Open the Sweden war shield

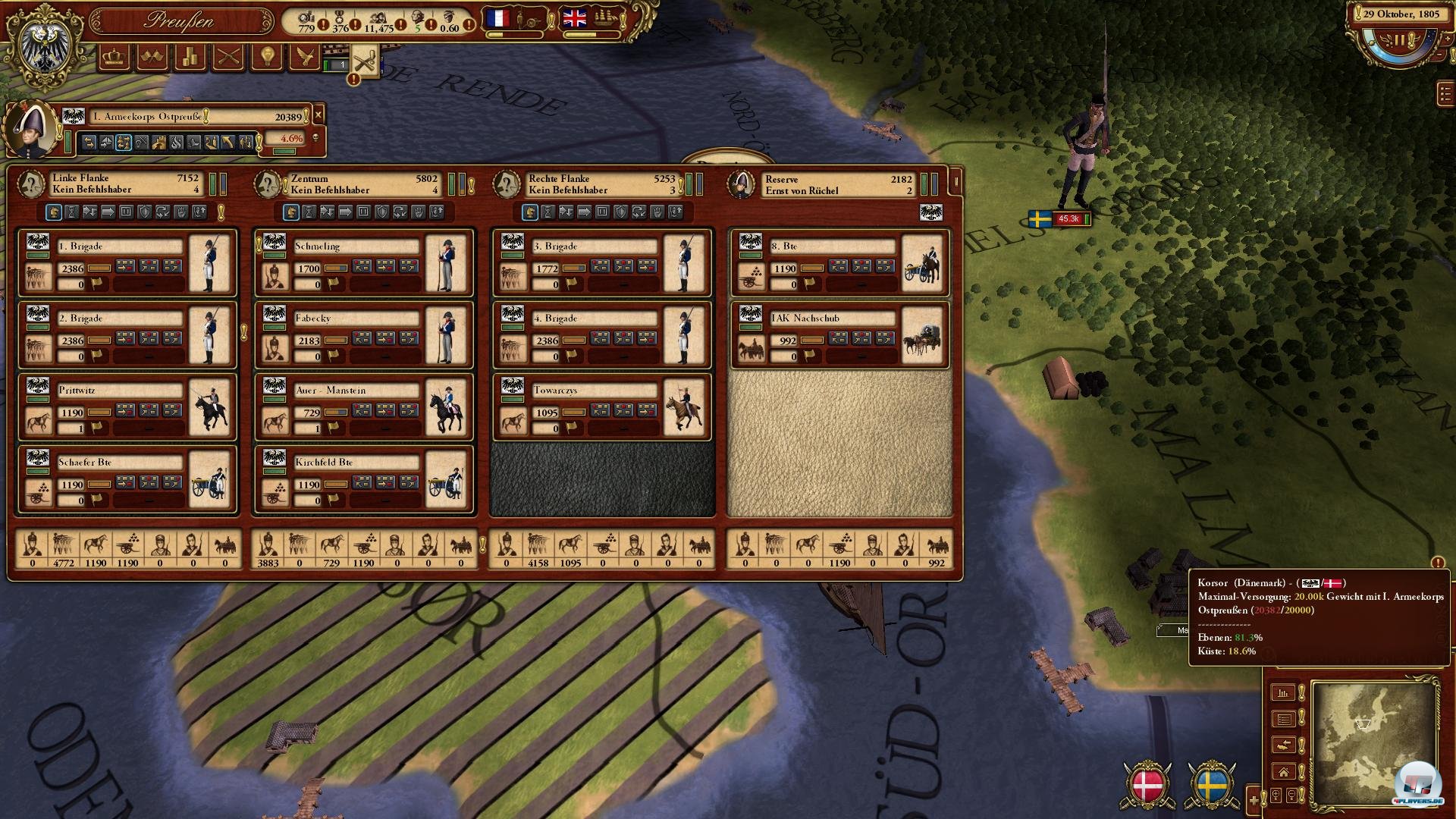point(1211,786)
